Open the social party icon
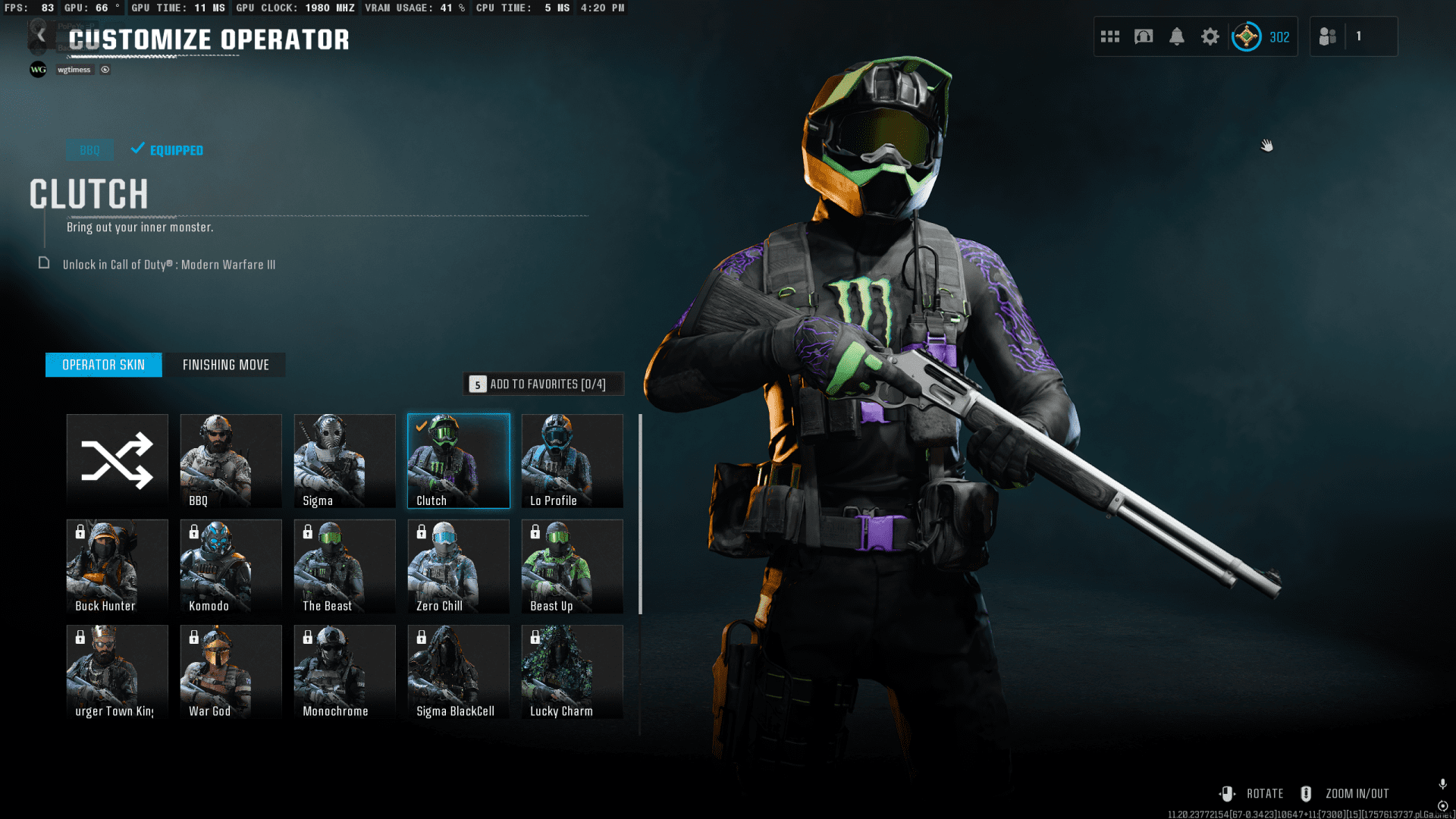The height and width of the screenshot is (819, 1456). click(x=1328, y=36)
